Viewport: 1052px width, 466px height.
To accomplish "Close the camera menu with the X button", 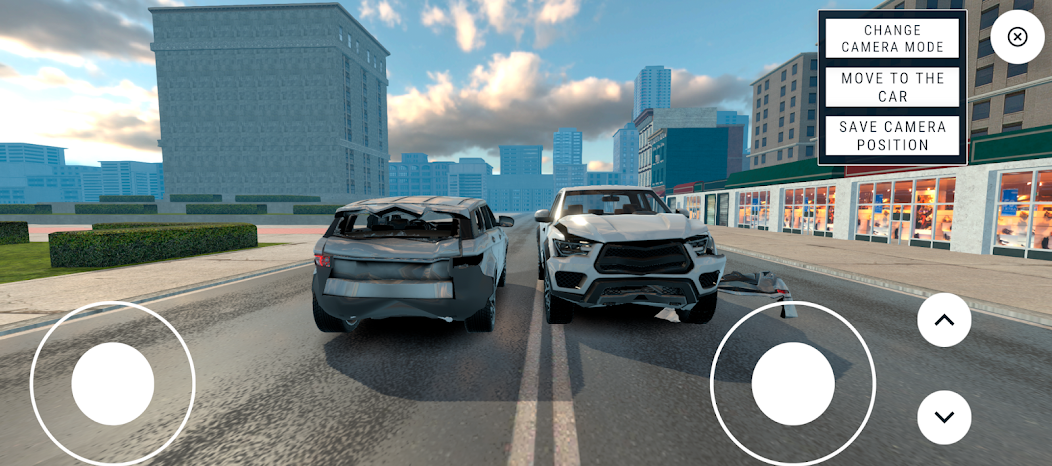I will (x=1017, y=37).
